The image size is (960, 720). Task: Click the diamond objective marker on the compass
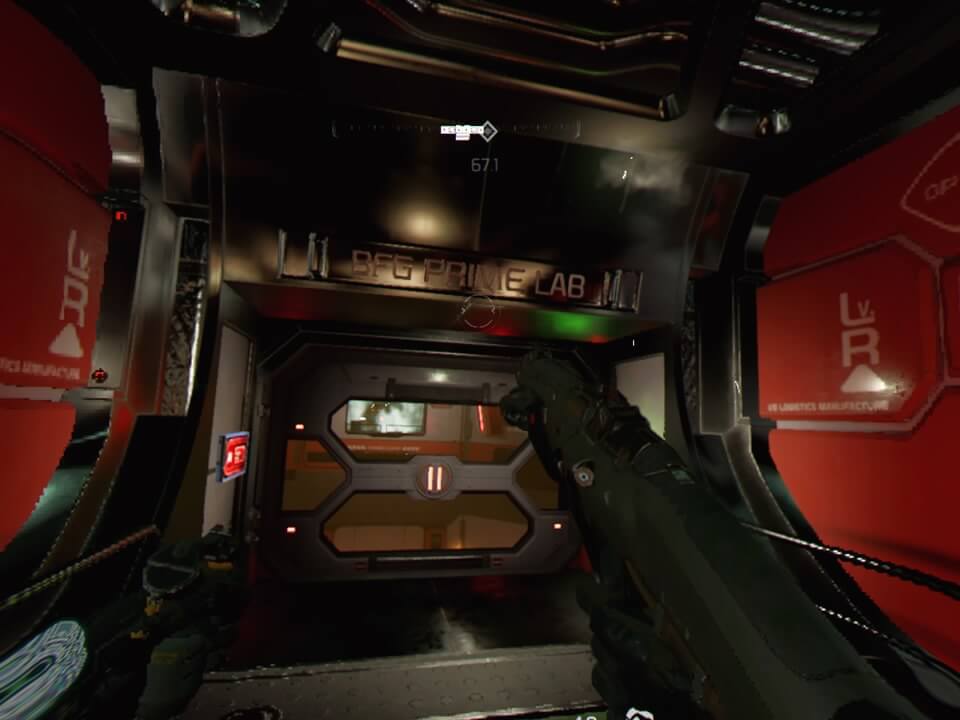point(488,130)
